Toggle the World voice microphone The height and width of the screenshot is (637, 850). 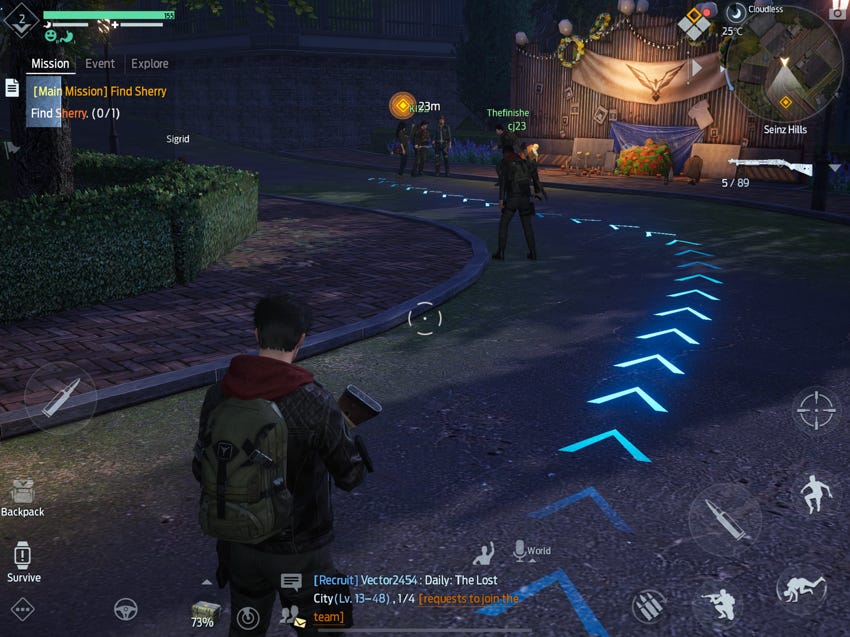pyautogui.click(x=519, y=550)
